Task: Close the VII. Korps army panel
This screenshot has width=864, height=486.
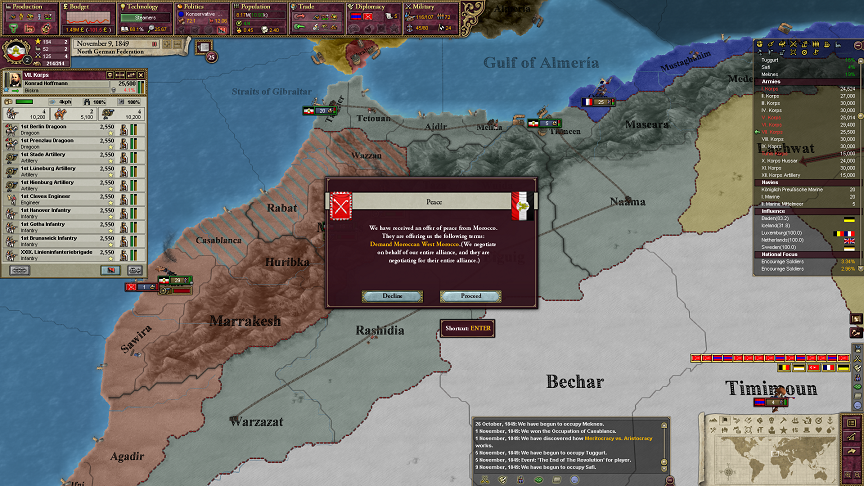Action: click(x=142, y=75)
